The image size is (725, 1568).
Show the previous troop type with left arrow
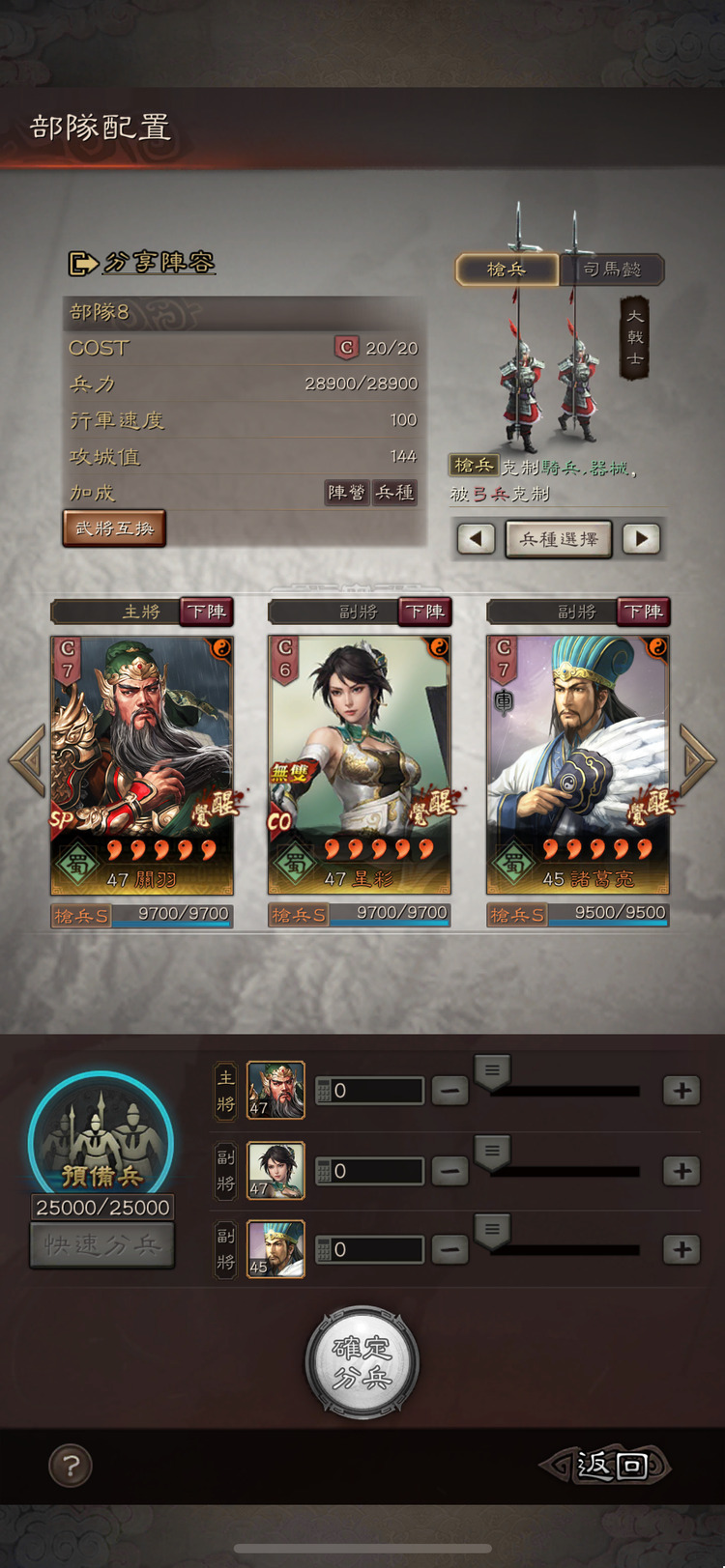click(476, 539)
